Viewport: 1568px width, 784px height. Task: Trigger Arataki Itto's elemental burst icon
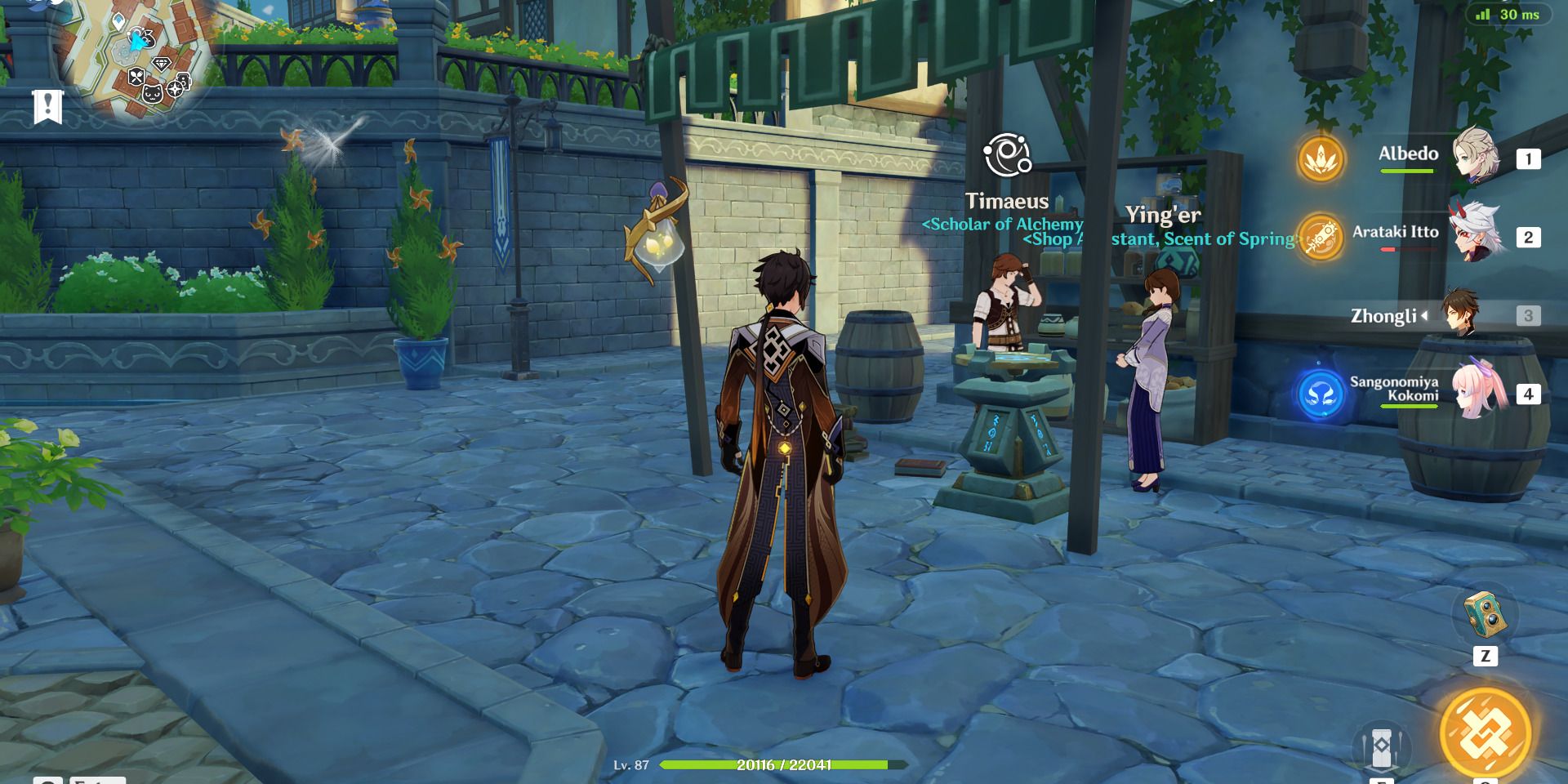tap(1320, 238)
